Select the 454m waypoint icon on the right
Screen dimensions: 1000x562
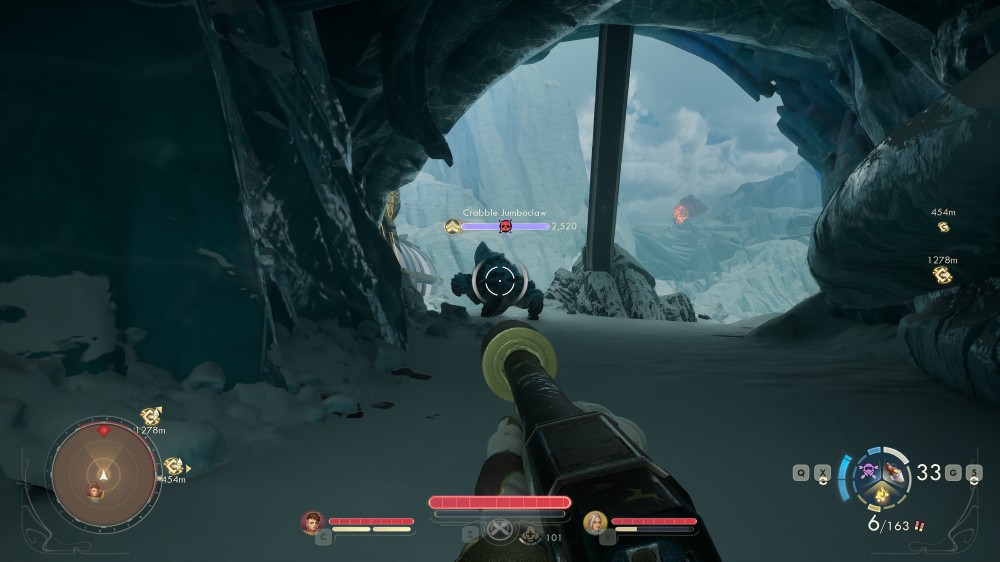pos(942,228)
